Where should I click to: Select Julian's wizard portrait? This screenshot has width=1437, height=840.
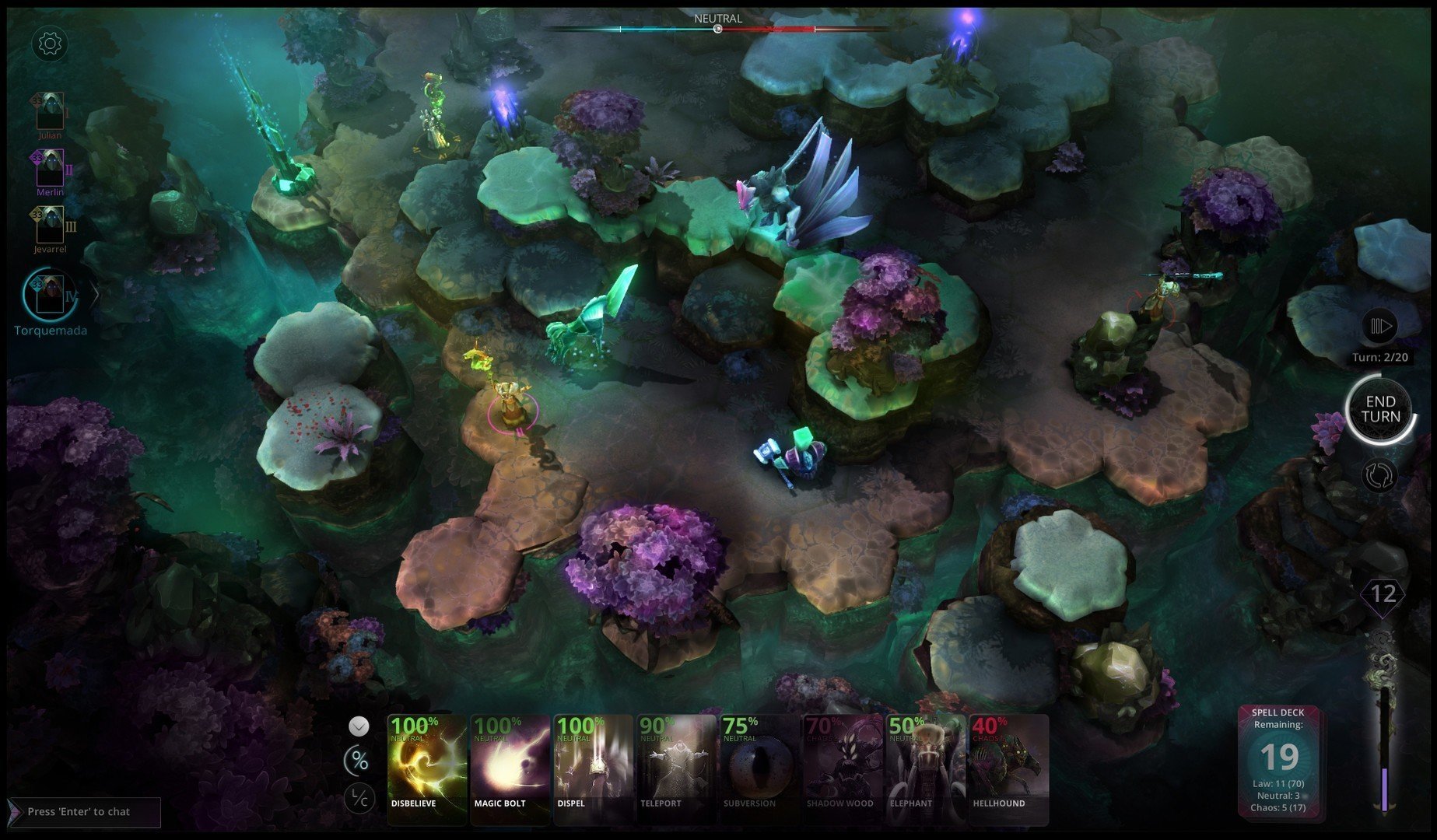pyautogui.click(x=50, y=111)
